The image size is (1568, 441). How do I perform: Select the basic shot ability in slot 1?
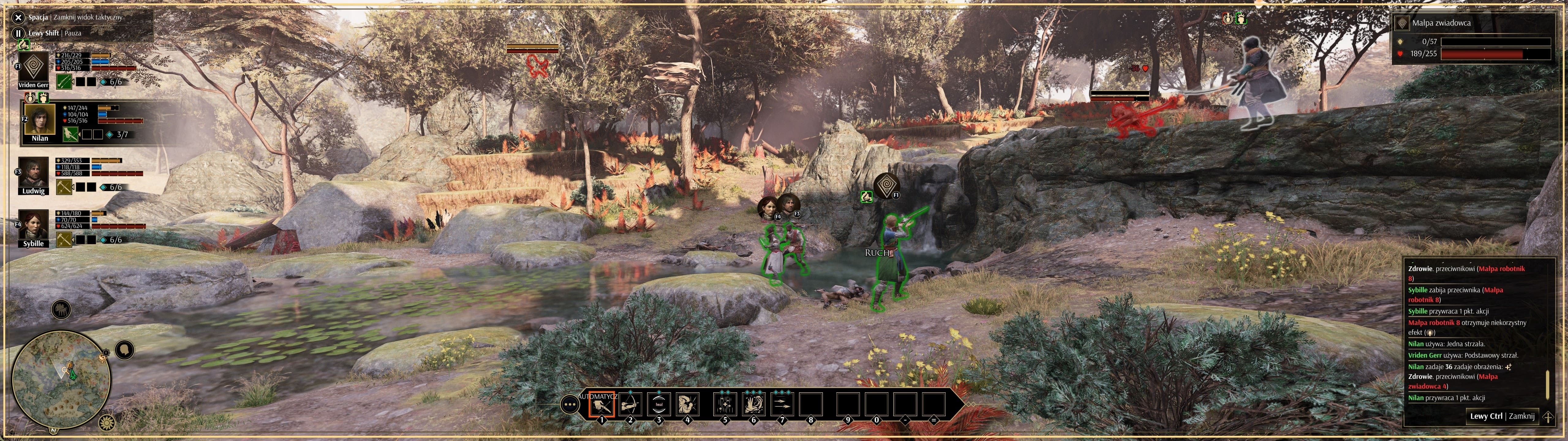click(602, 406)
